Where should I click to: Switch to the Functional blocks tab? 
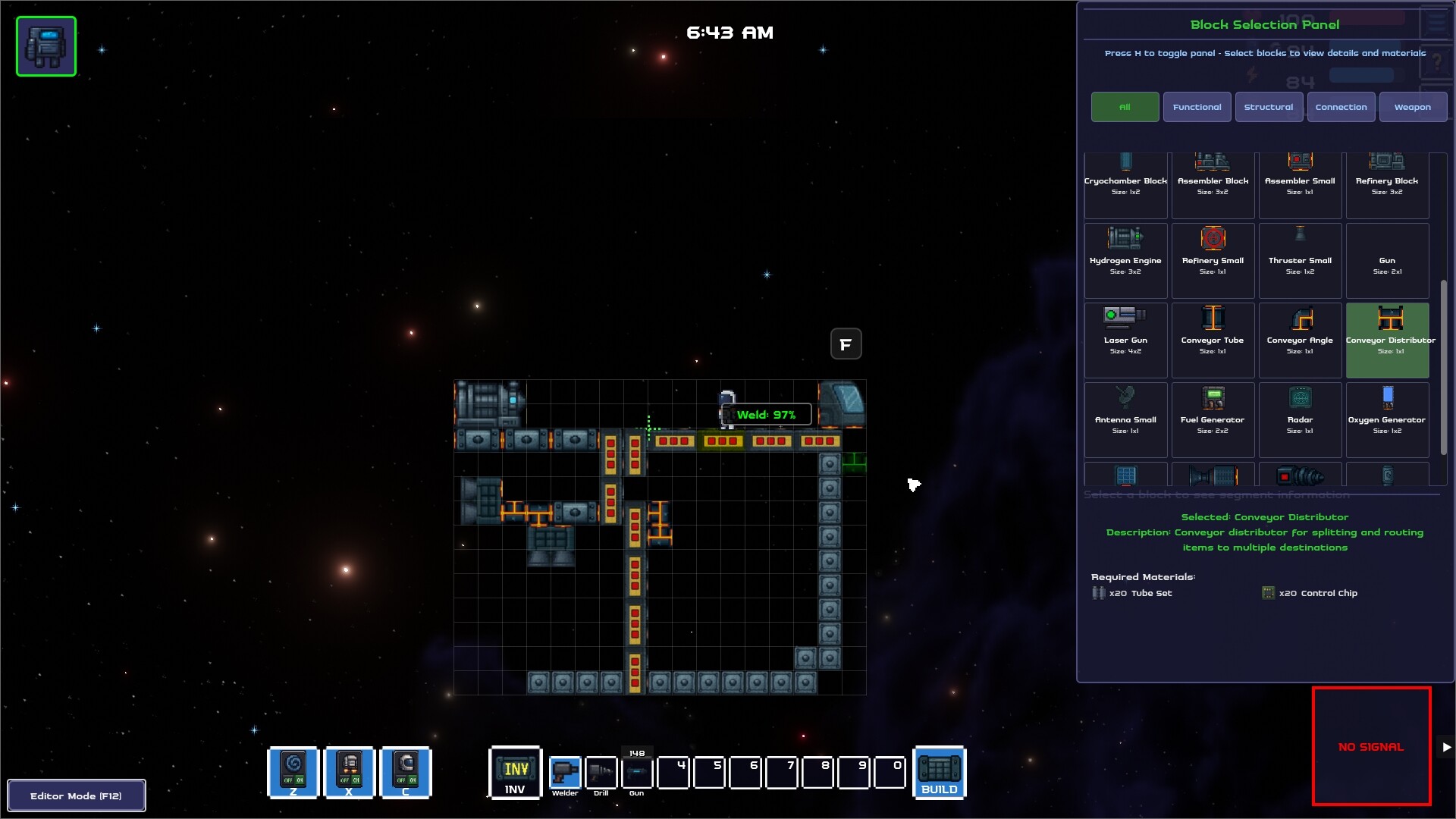(1197, 107)
